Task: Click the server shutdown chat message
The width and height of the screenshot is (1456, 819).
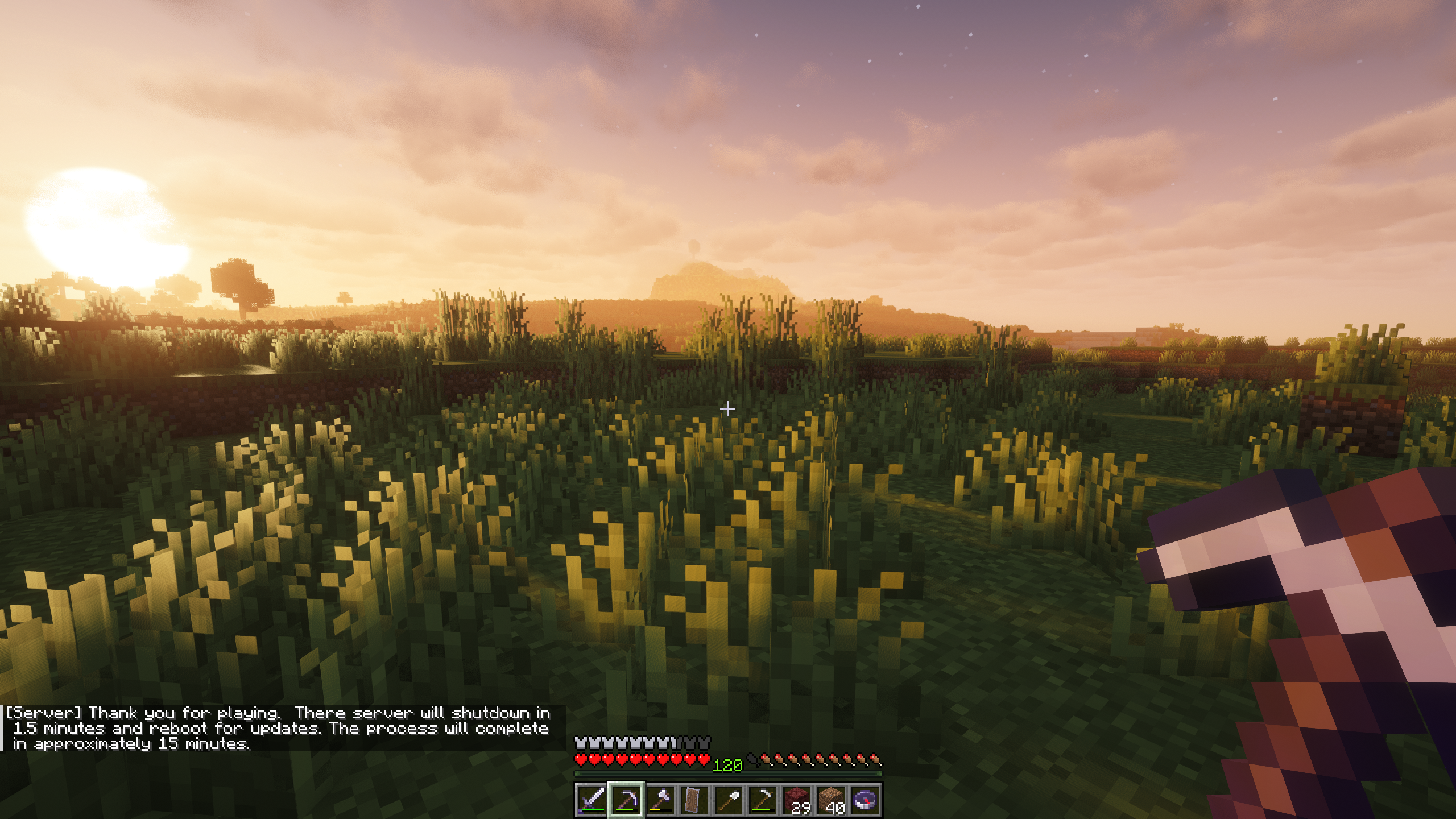Action: coord(279,728)
